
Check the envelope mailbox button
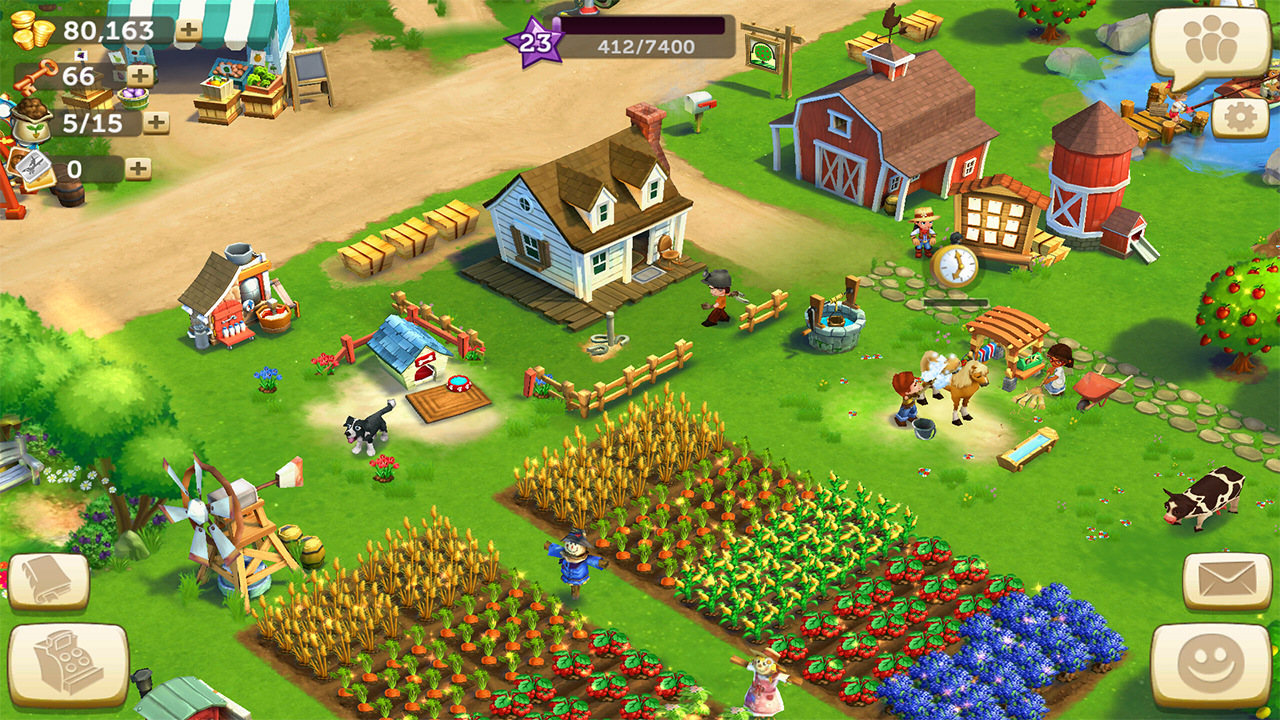point(1227,580)
